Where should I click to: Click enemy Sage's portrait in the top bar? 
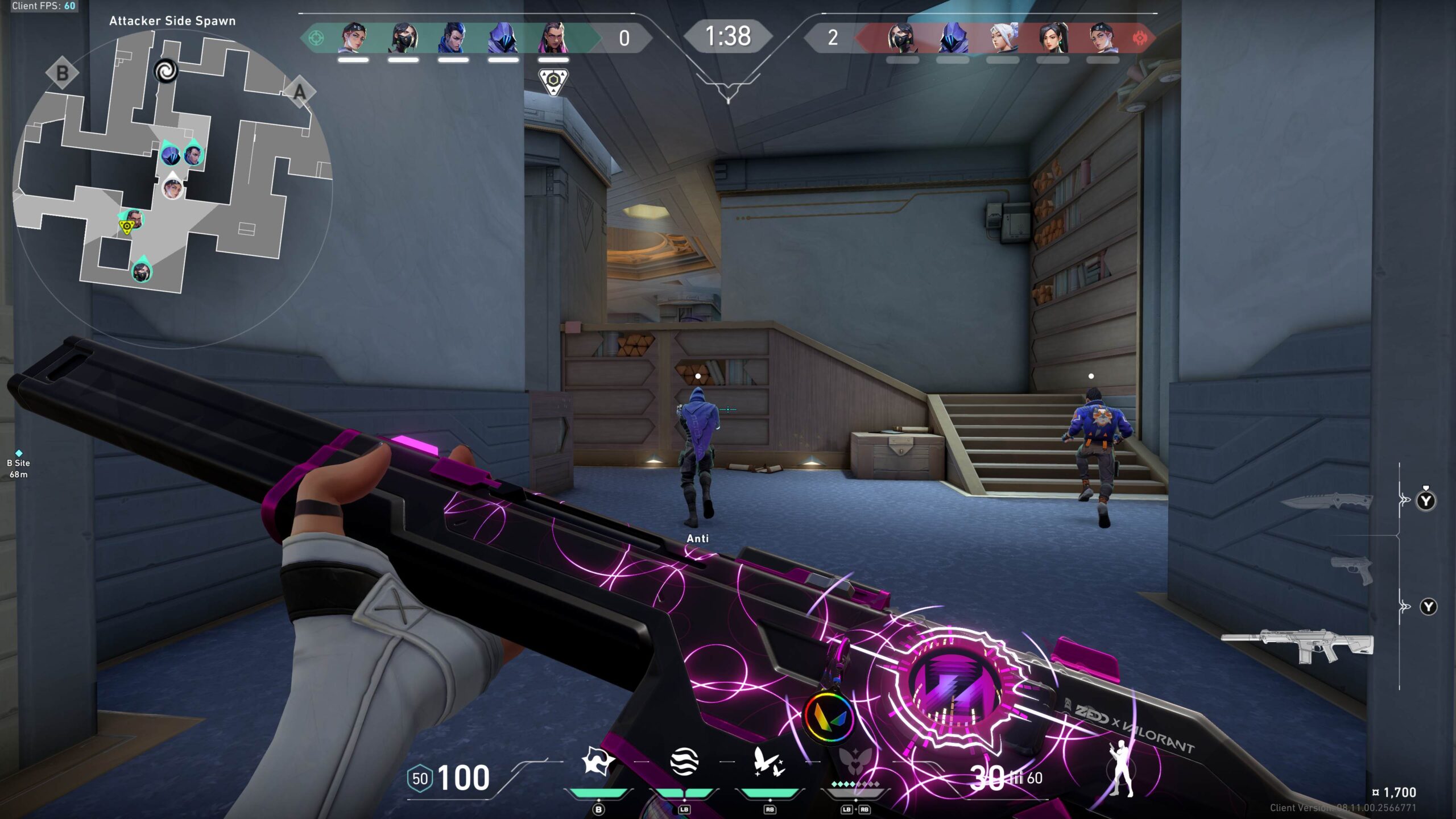click(1053, 38)
